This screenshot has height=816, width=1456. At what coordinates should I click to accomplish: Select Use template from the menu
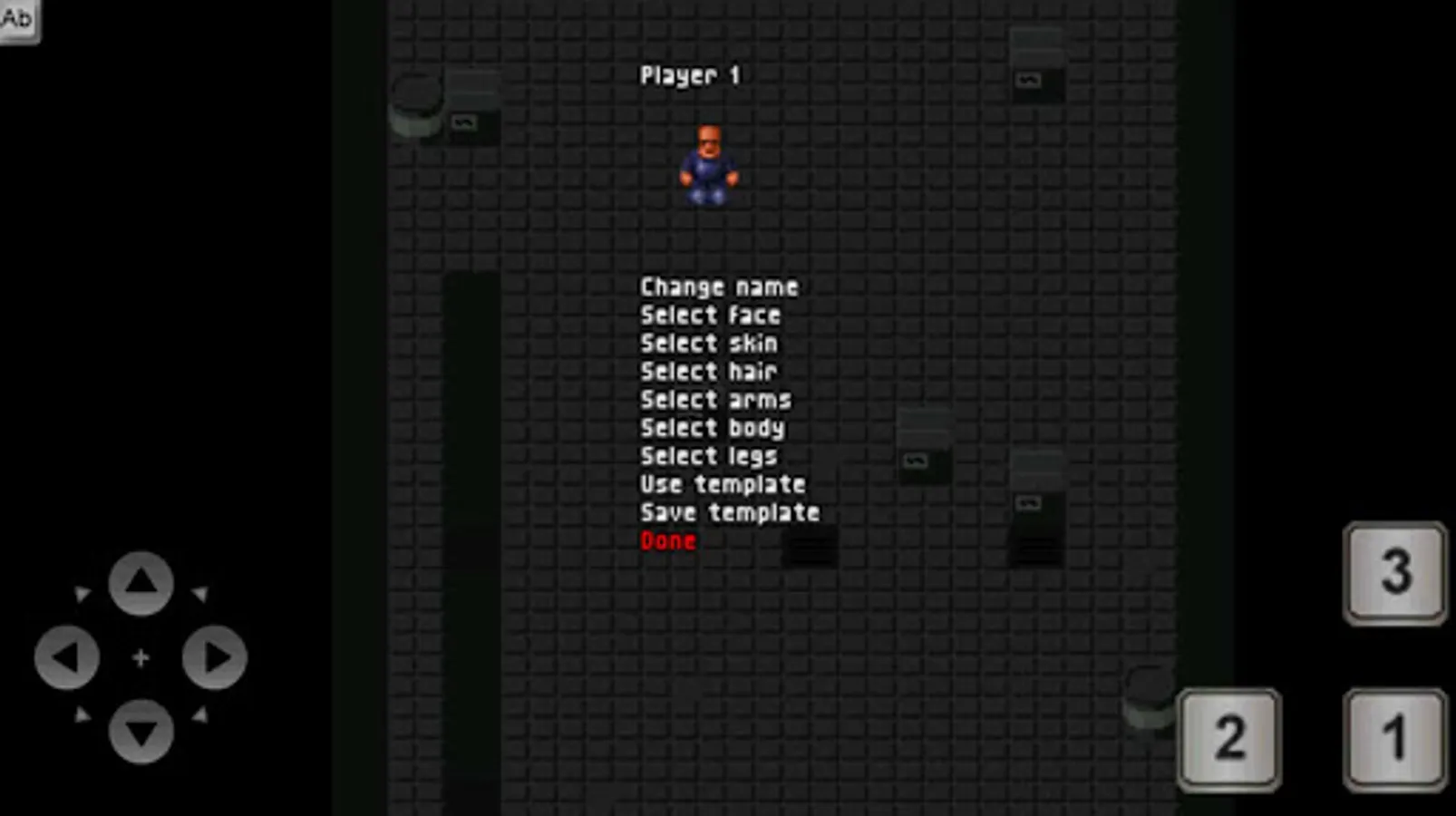(723, 484)
